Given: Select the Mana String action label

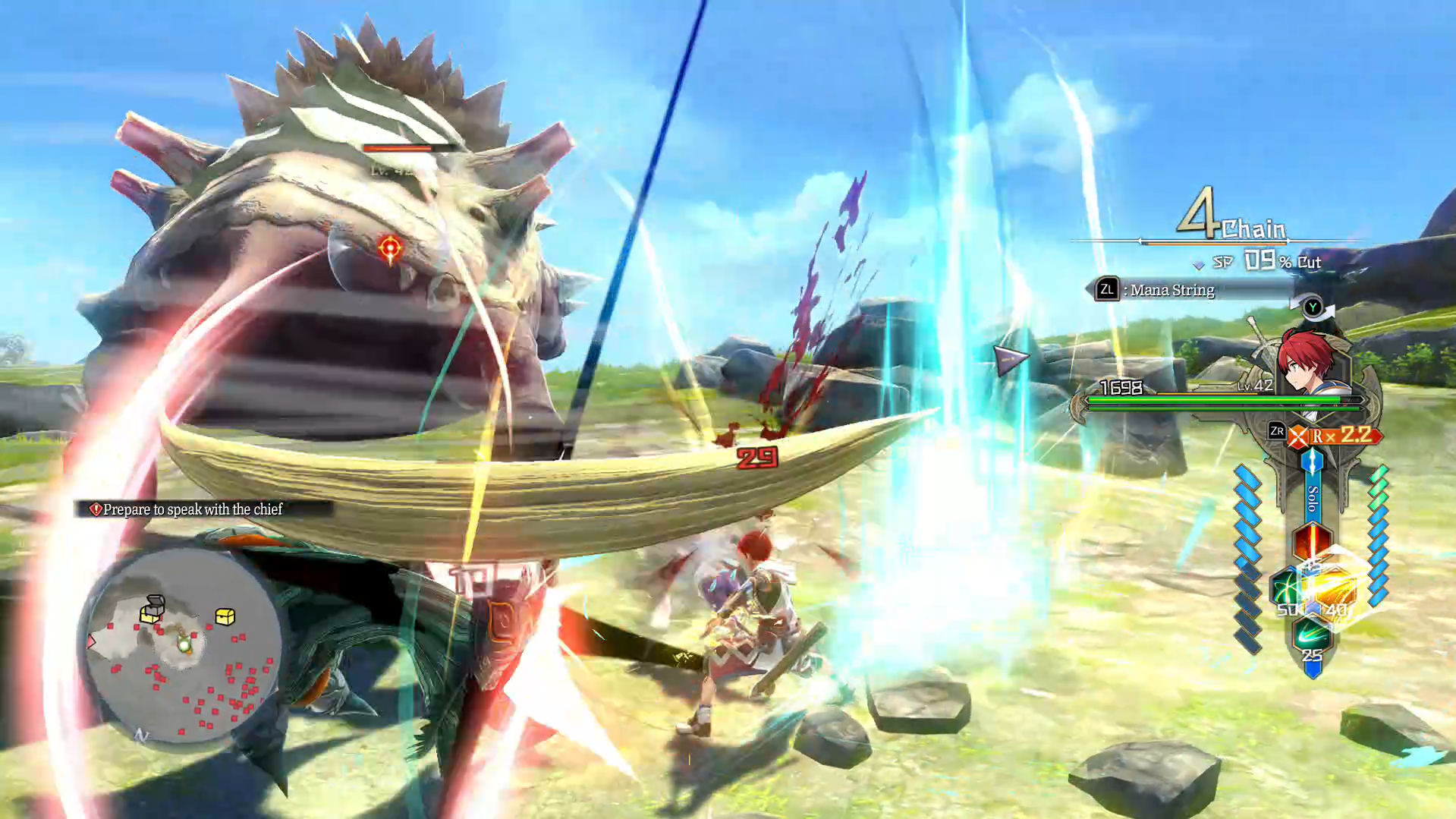Looking at the screenshot, I should [1171, 290].
